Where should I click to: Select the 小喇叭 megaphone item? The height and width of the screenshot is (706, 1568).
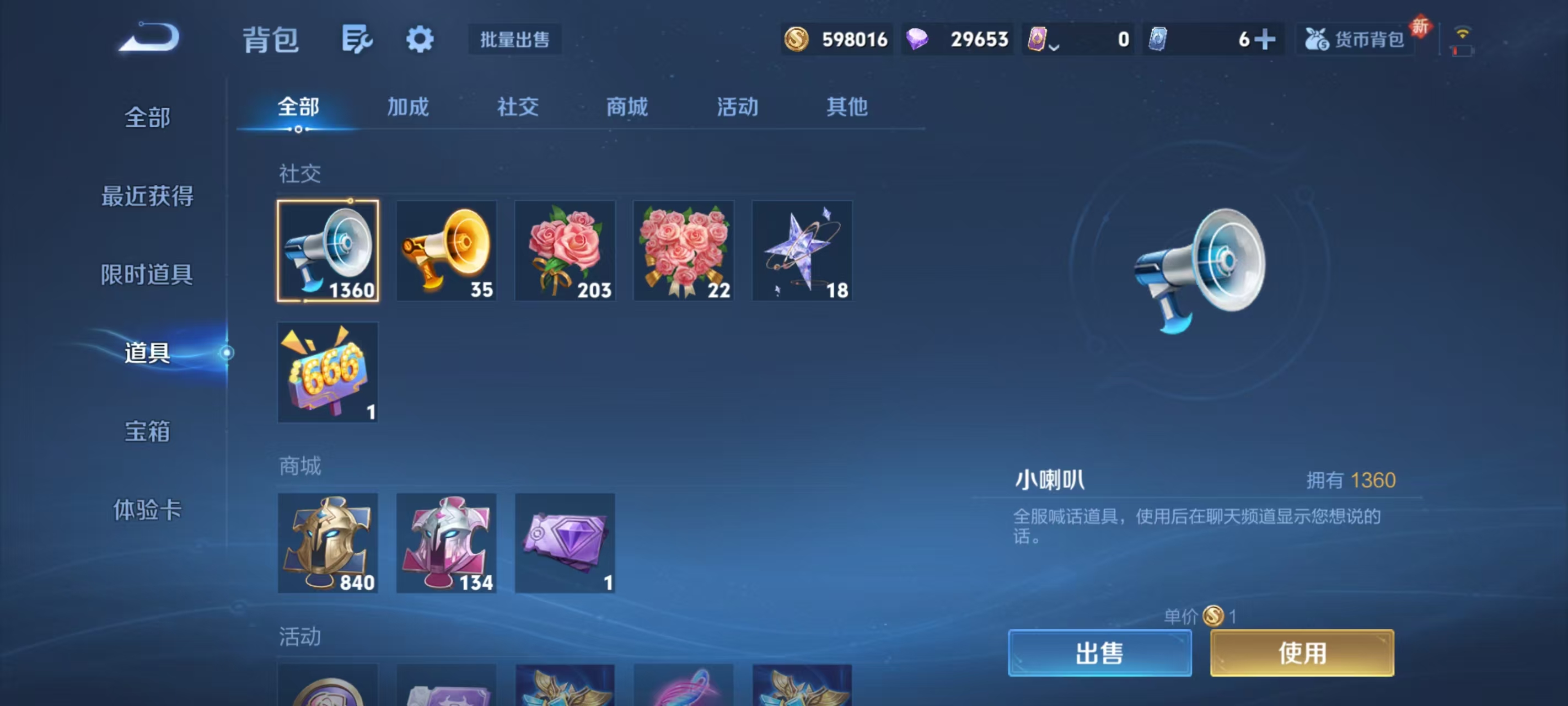coord(328,250)
